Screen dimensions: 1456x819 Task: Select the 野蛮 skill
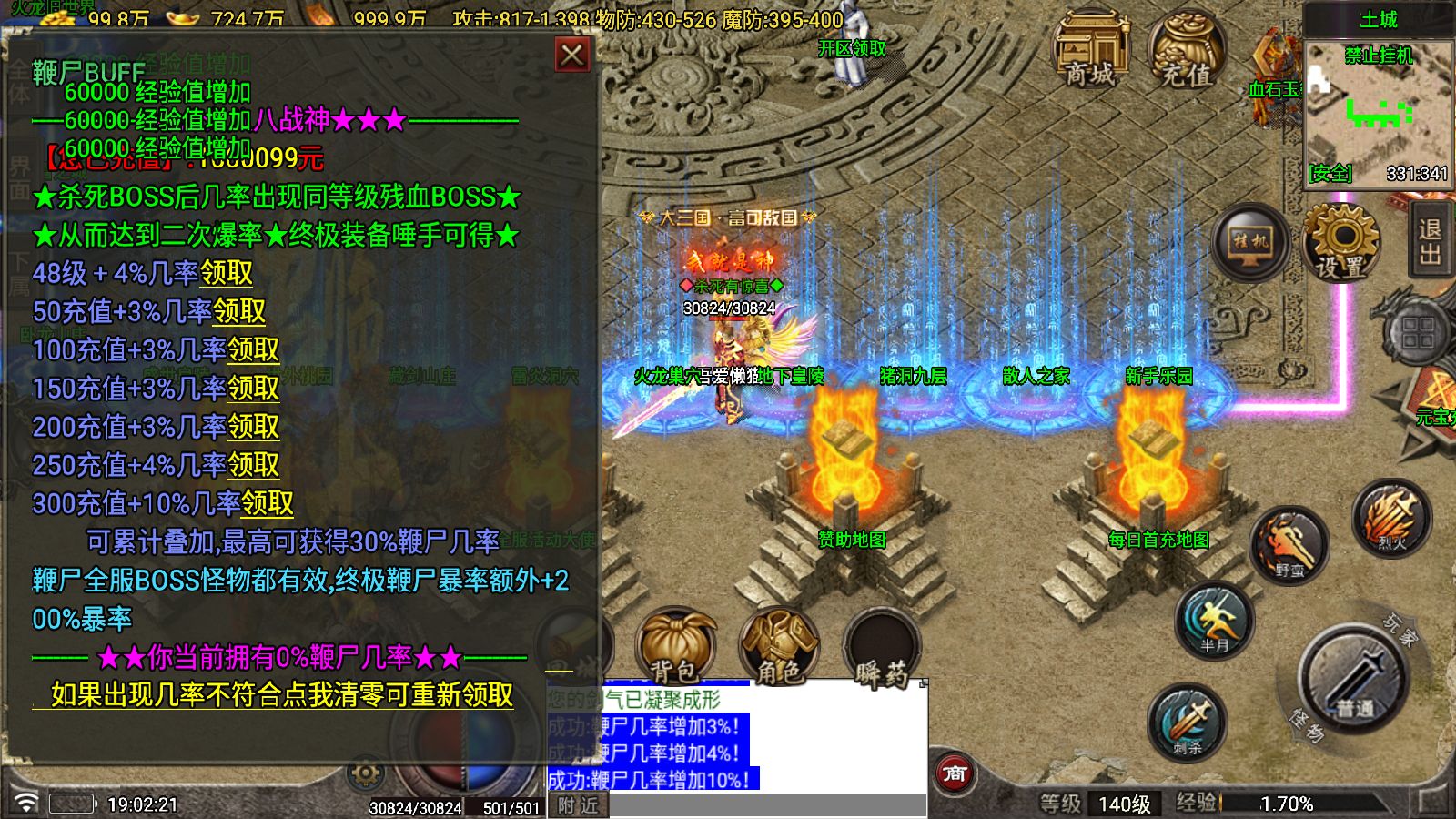(1291, 542)
